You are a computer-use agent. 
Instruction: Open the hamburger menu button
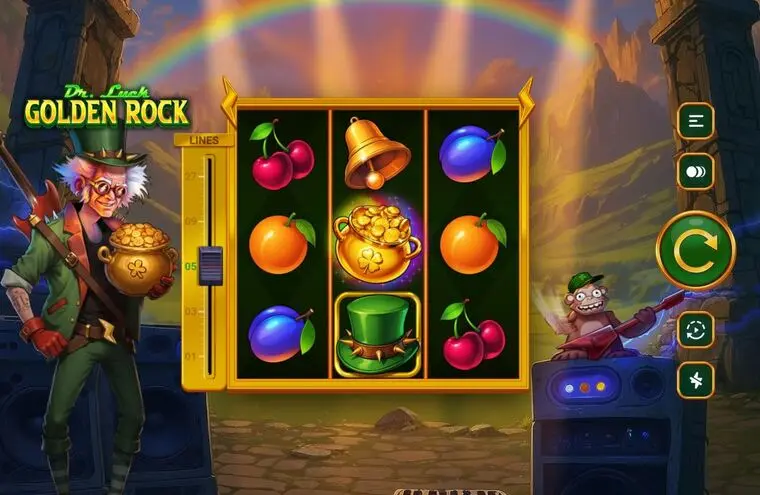(x=695, y=121)
